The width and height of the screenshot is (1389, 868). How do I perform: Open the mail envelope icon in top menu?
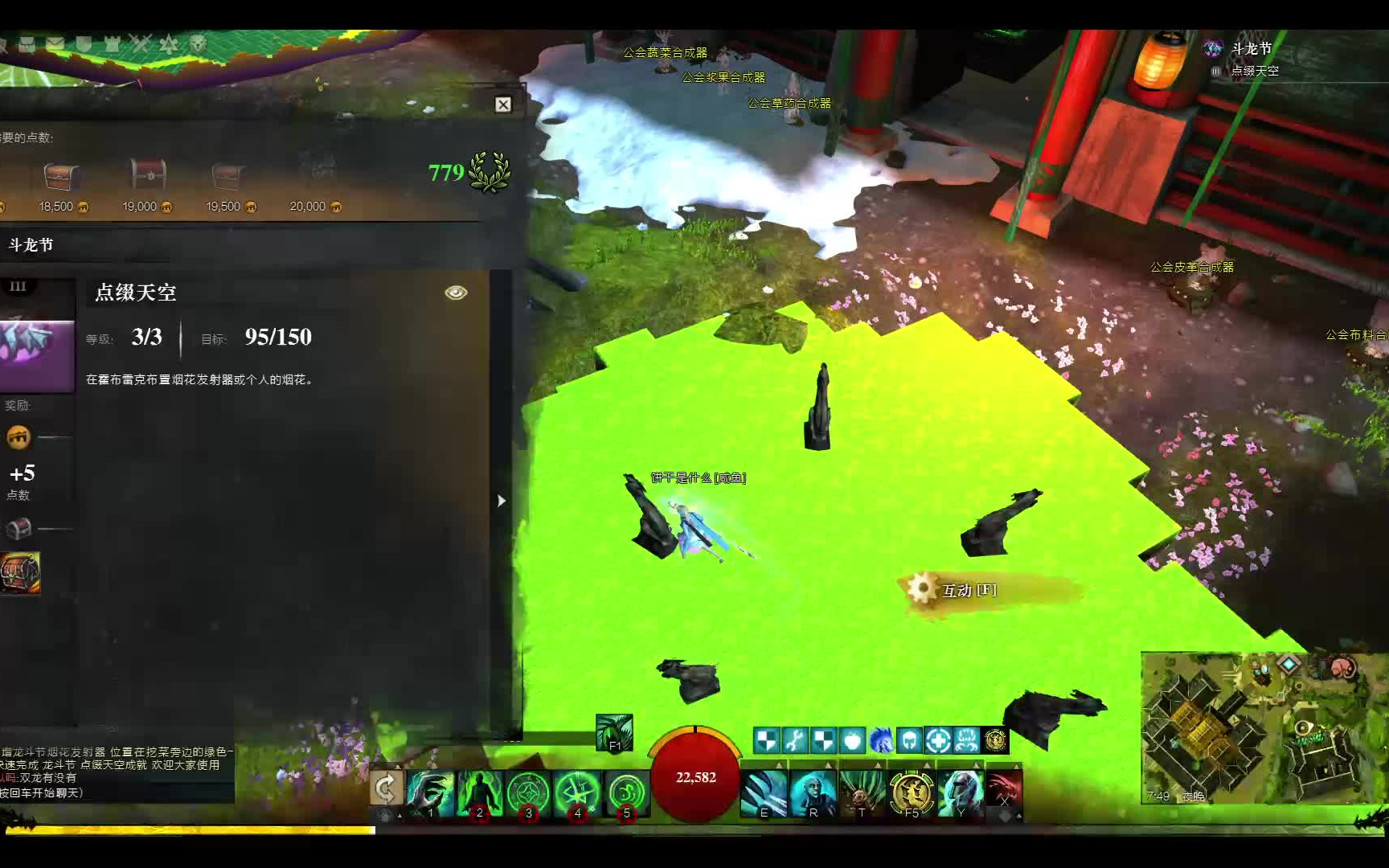55,43
